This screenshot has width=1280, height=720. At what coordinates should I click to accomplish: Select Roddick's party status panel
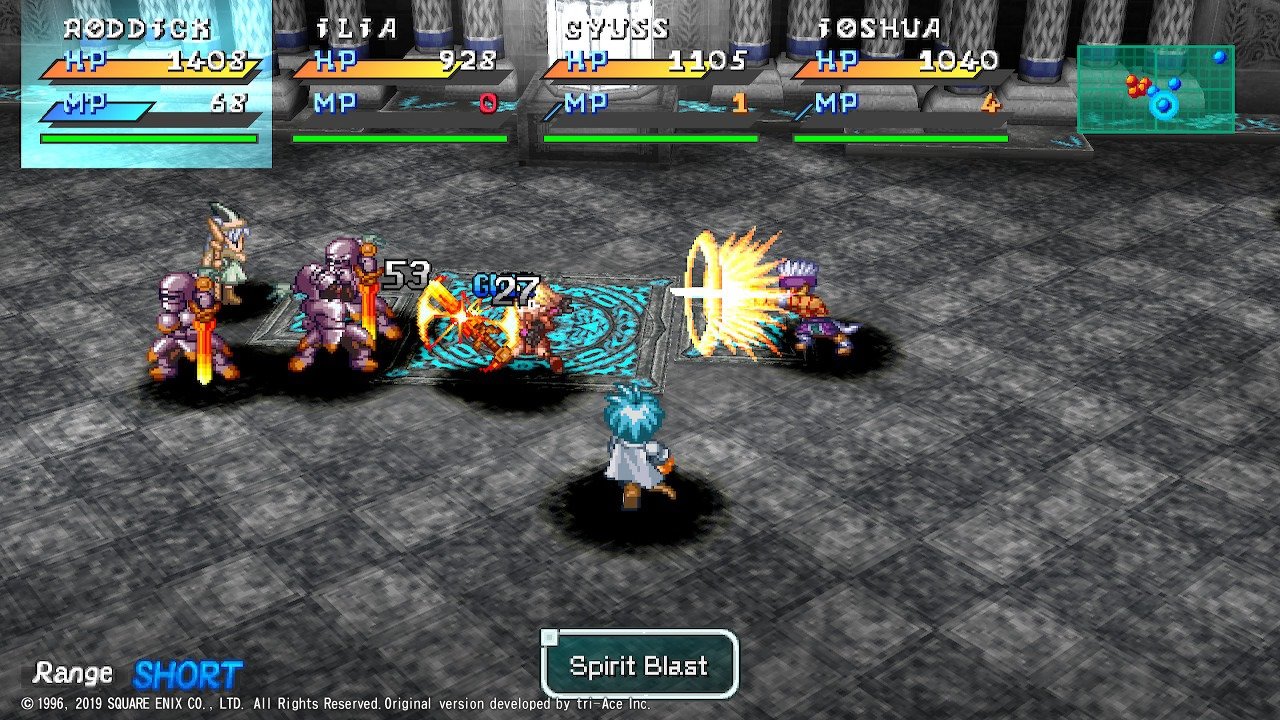tap(147, 84)
